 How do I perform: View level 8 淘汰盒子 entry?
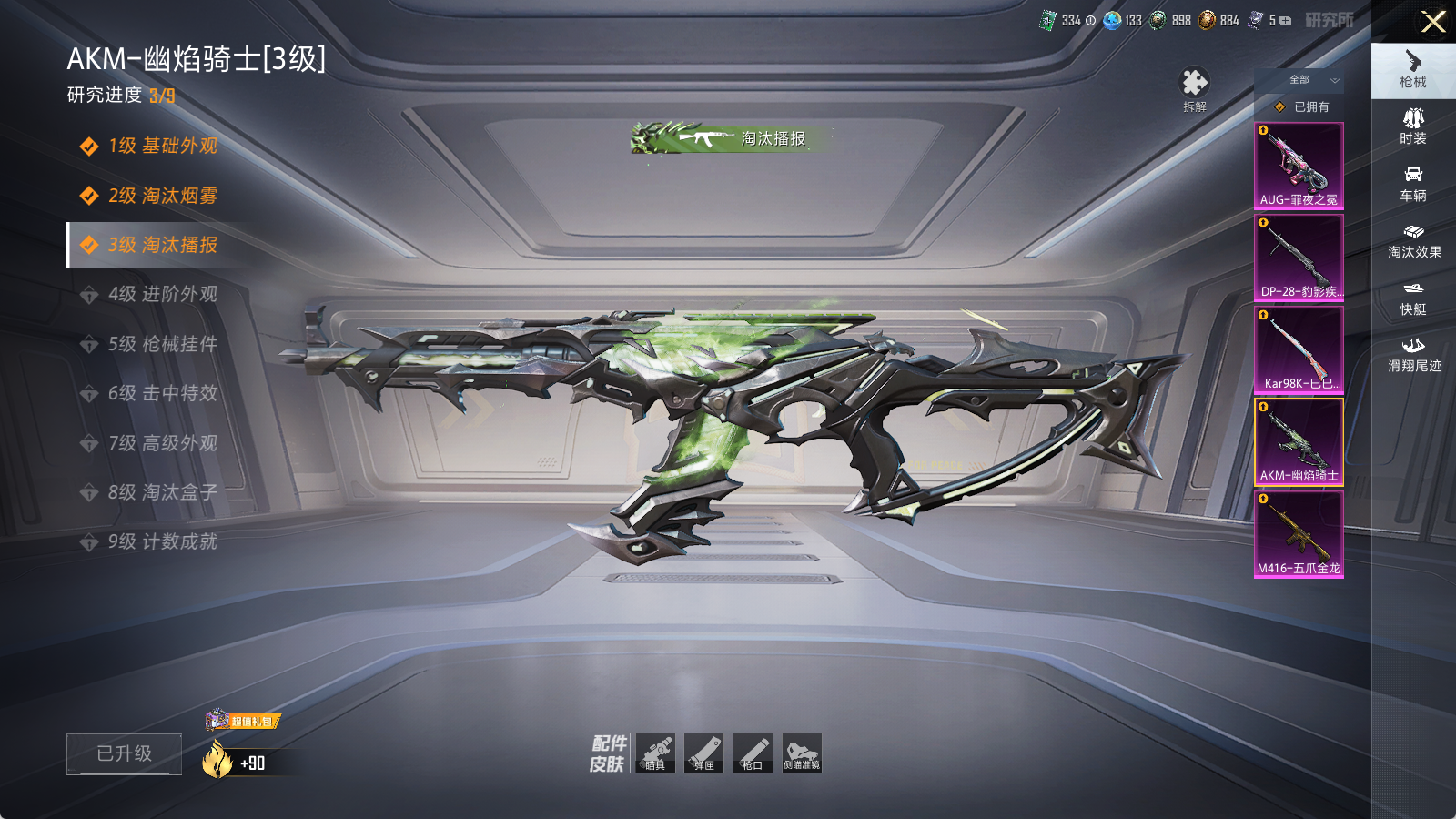pyautogui.click(x=162, y=492)
